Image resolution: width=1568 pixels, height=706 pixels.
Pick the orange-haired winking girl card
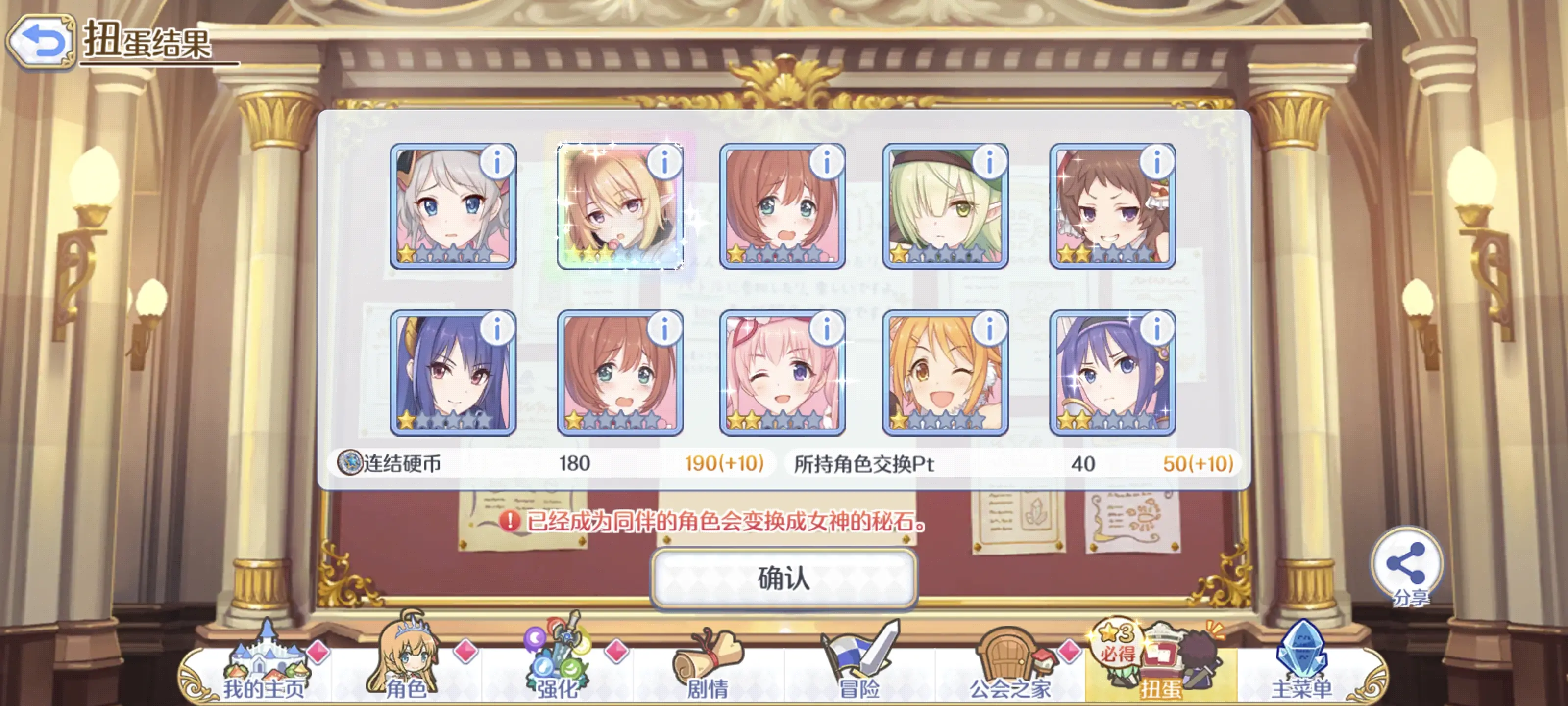click(x=944, y=374)
